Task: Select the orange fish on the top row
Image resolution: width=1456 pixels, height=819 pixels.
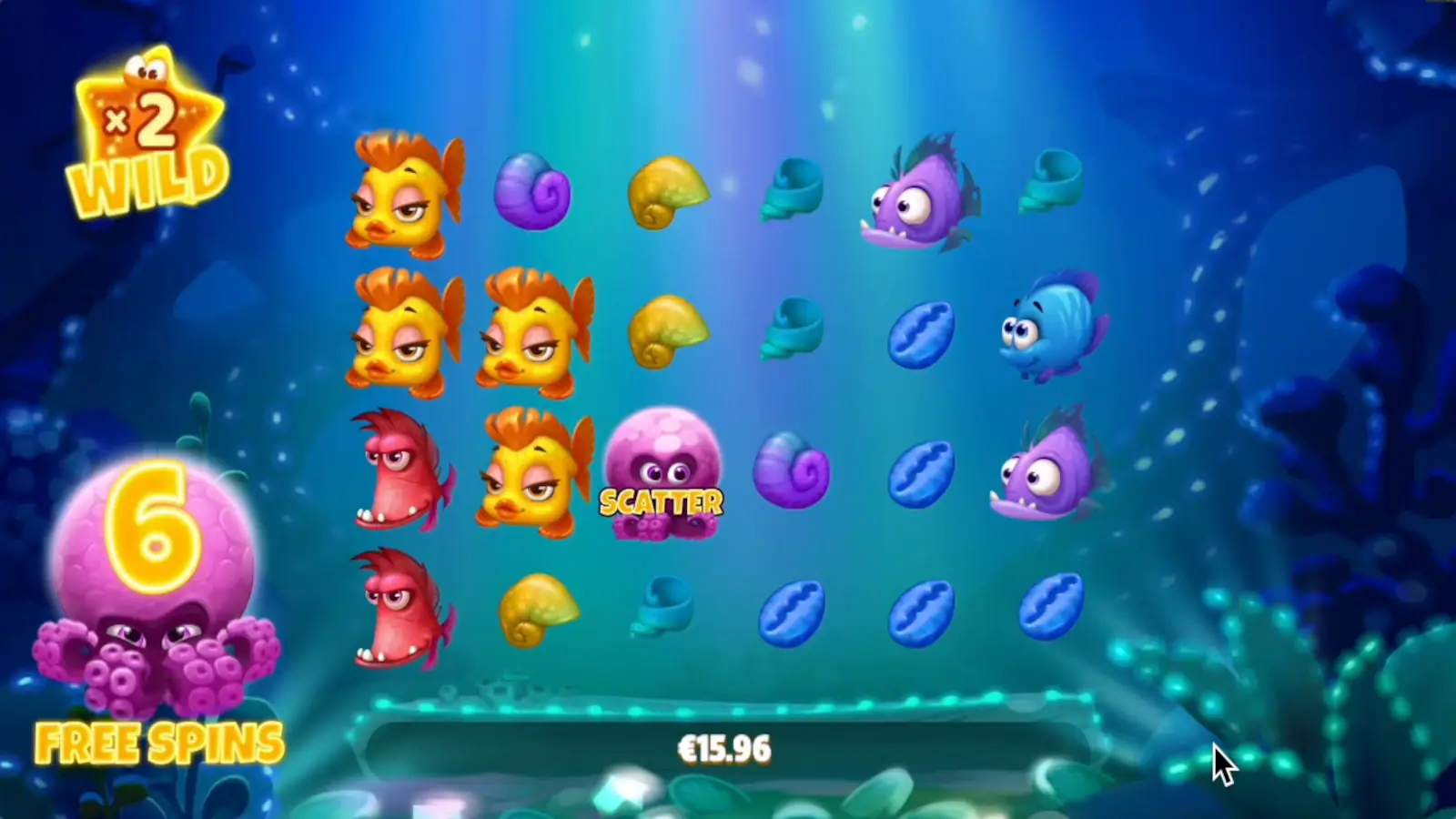Action: [405, 191]
